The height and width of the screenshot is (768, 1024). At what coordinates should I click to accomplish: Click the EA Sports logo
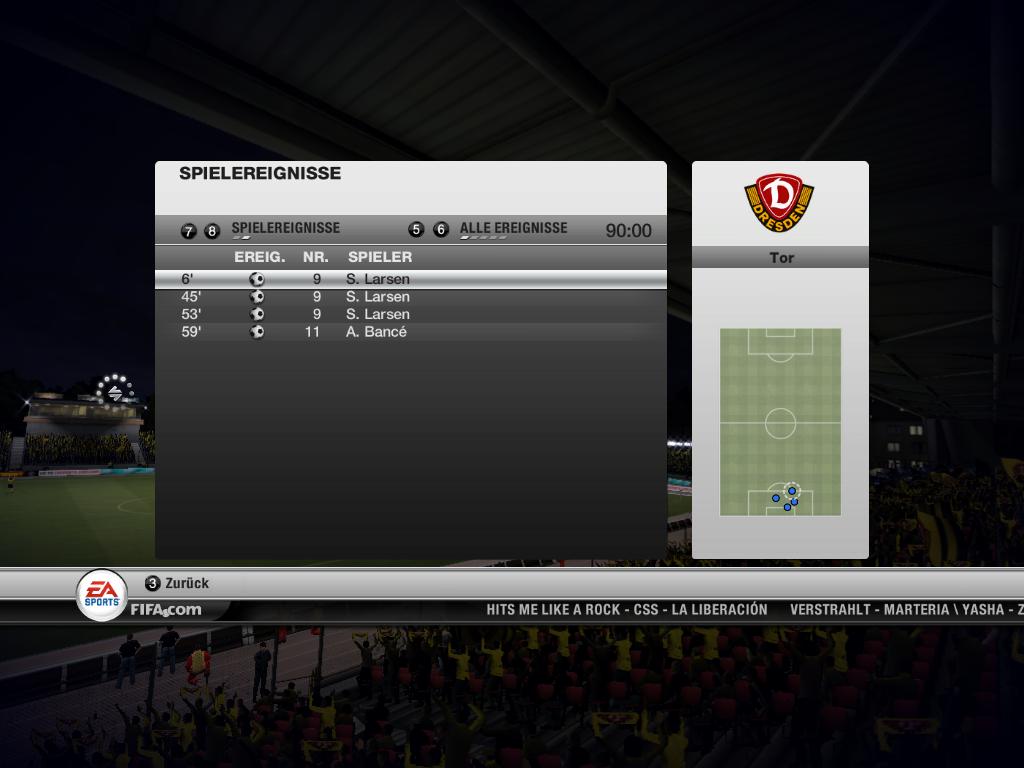(x=102, y=594)
